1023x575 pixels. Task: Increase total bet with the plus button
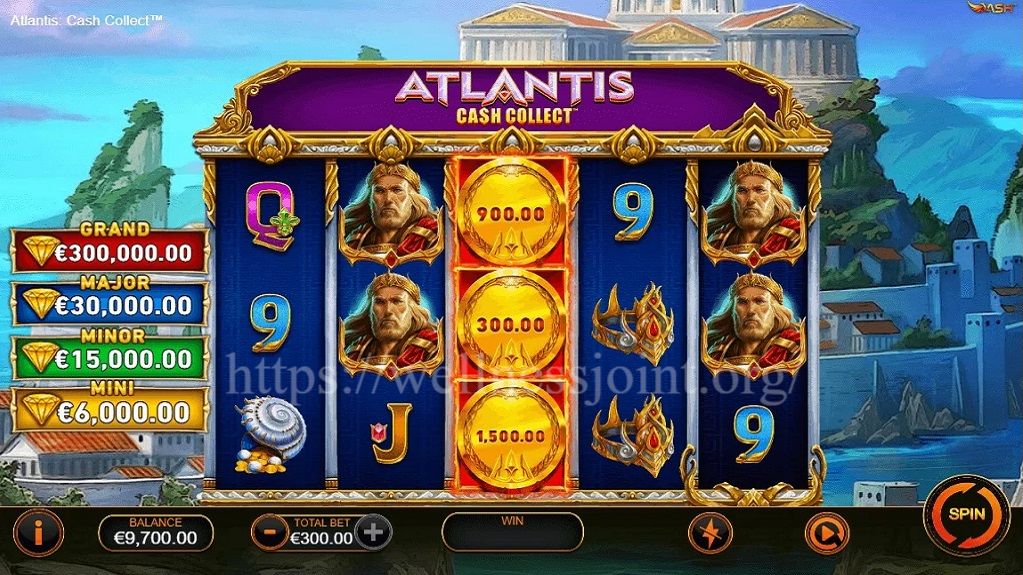click(x=373, y=532)
